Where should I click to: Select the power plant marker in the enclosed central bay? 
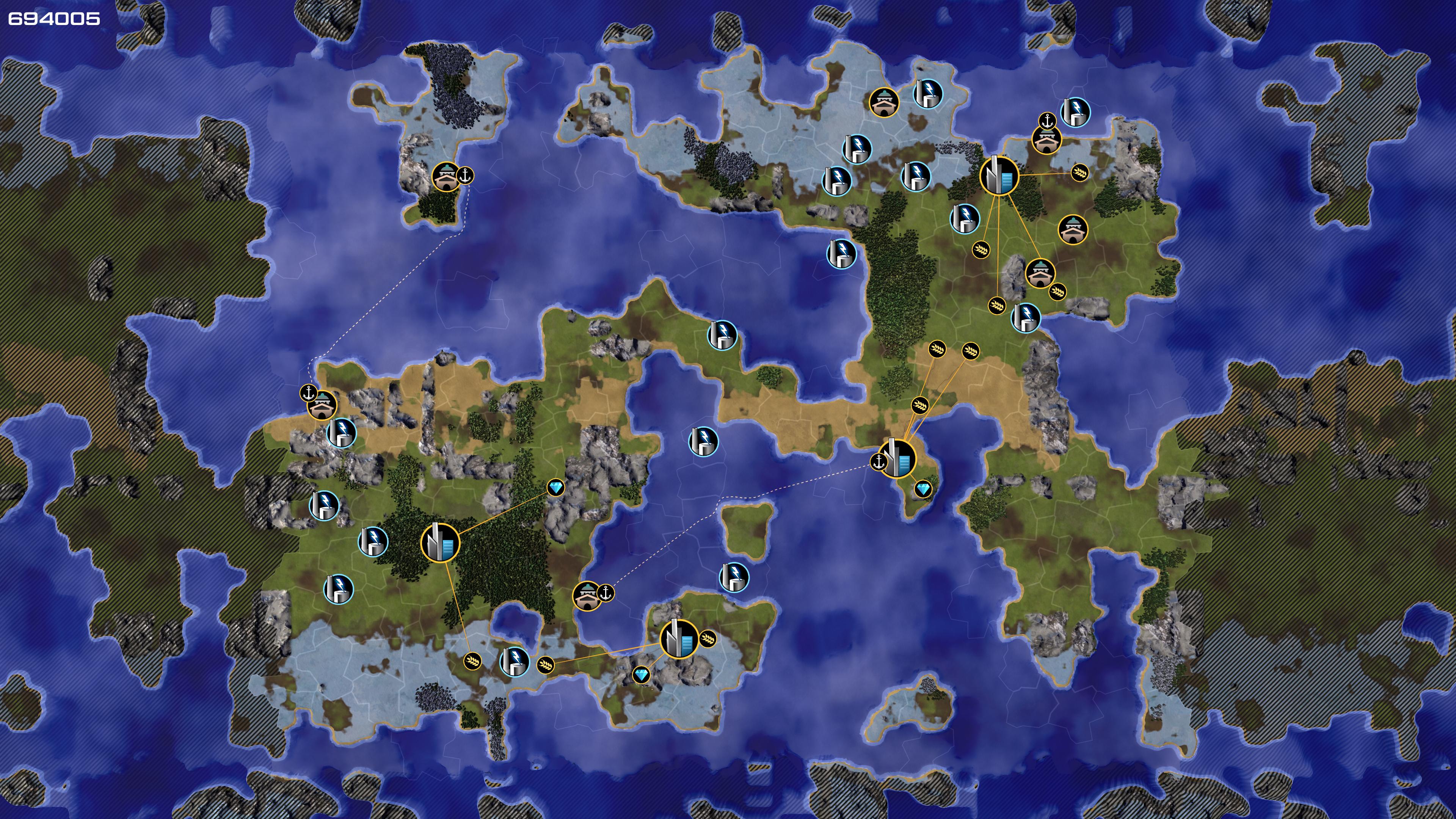(x=703, y=441)
